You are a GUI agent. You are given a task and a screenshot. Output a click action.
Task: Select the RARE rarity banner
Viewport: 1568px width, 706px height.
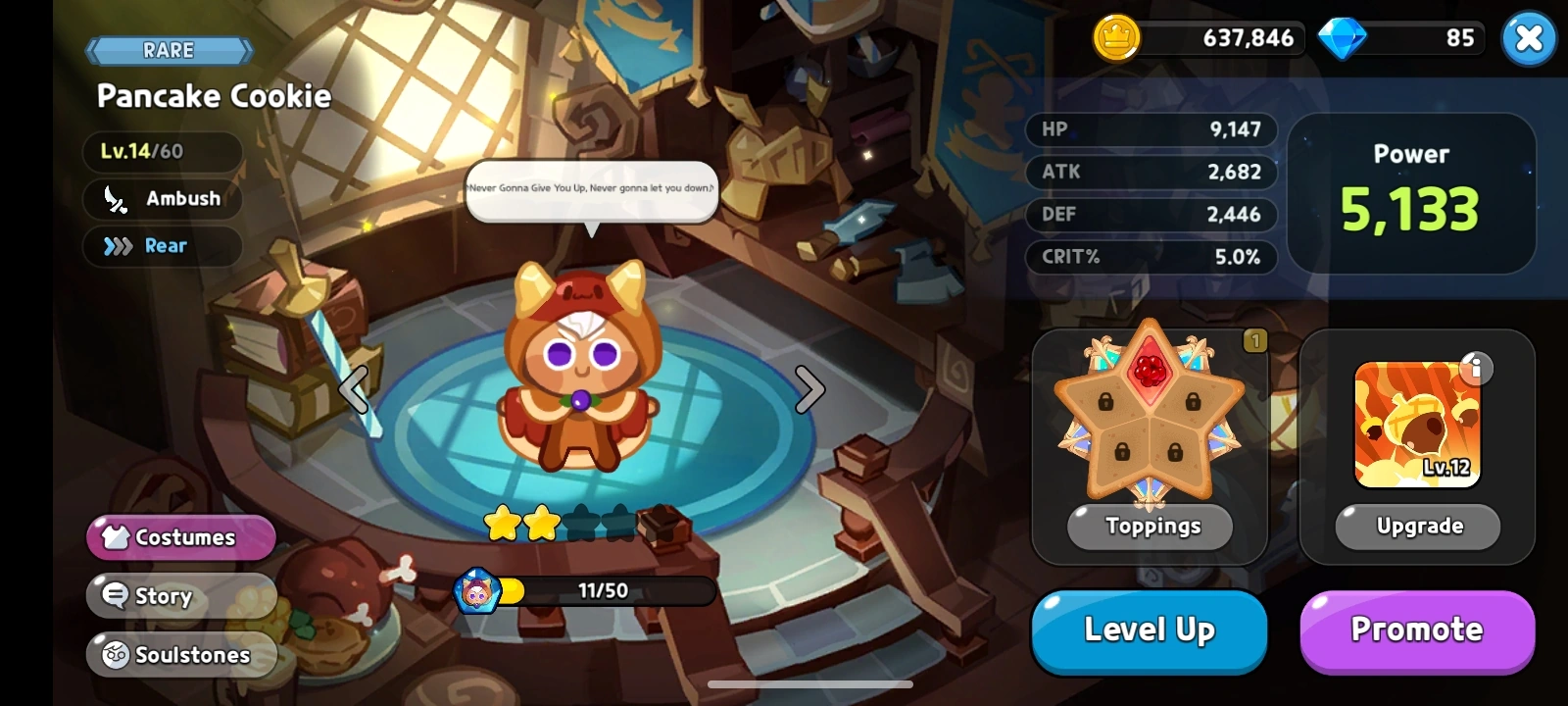tap(169, 49)
